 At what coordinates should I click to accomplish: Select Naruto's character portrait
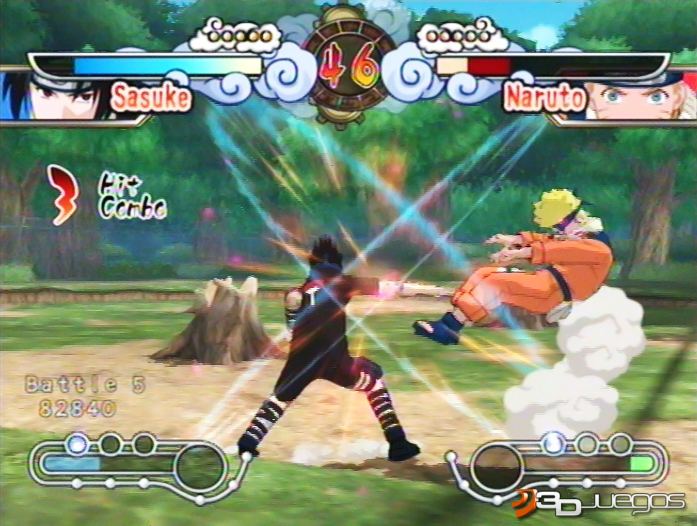(x=640, y=98)
